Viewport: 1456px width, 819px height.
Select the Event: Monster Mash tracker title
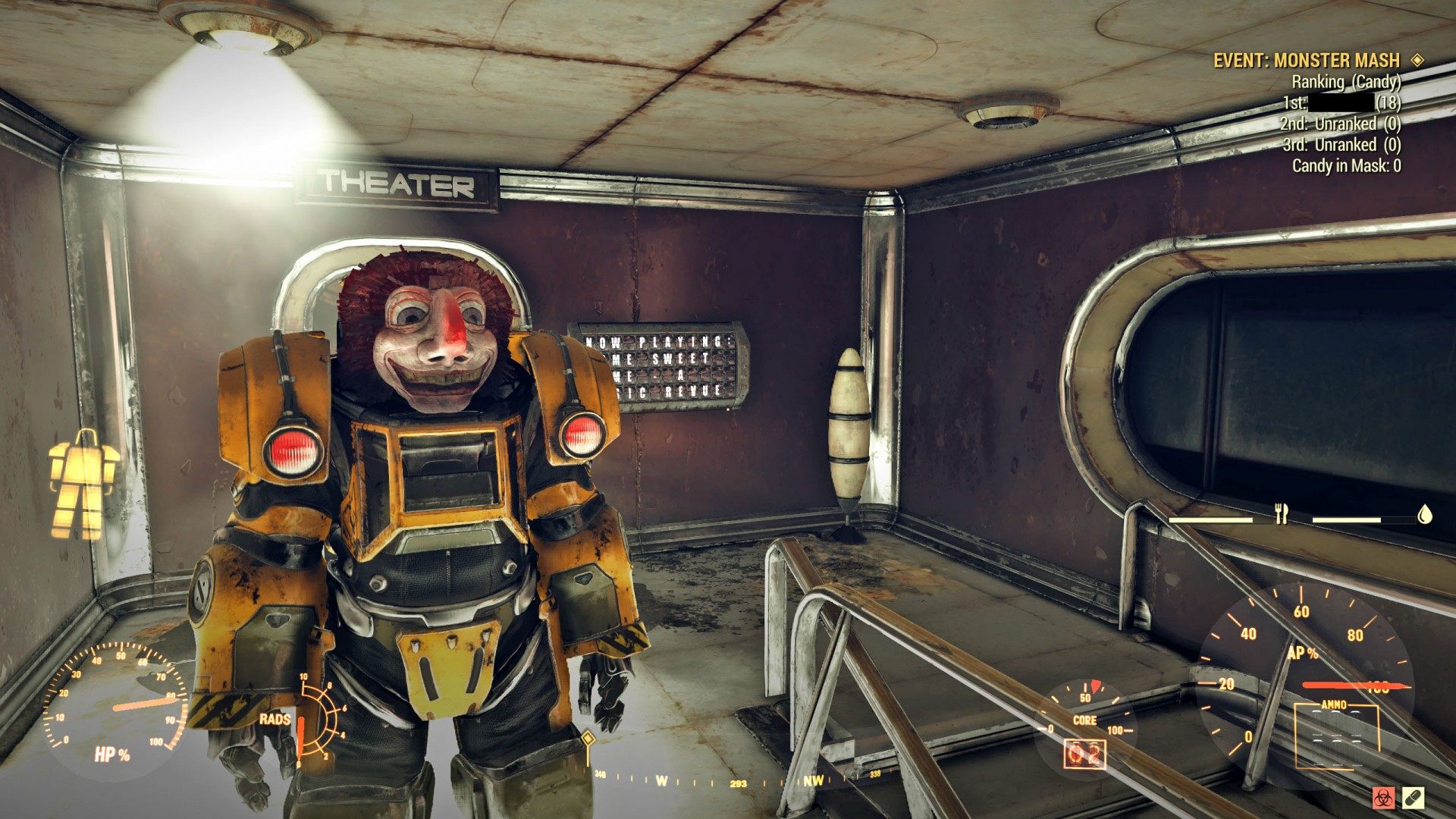click(x=1306, y=61)
